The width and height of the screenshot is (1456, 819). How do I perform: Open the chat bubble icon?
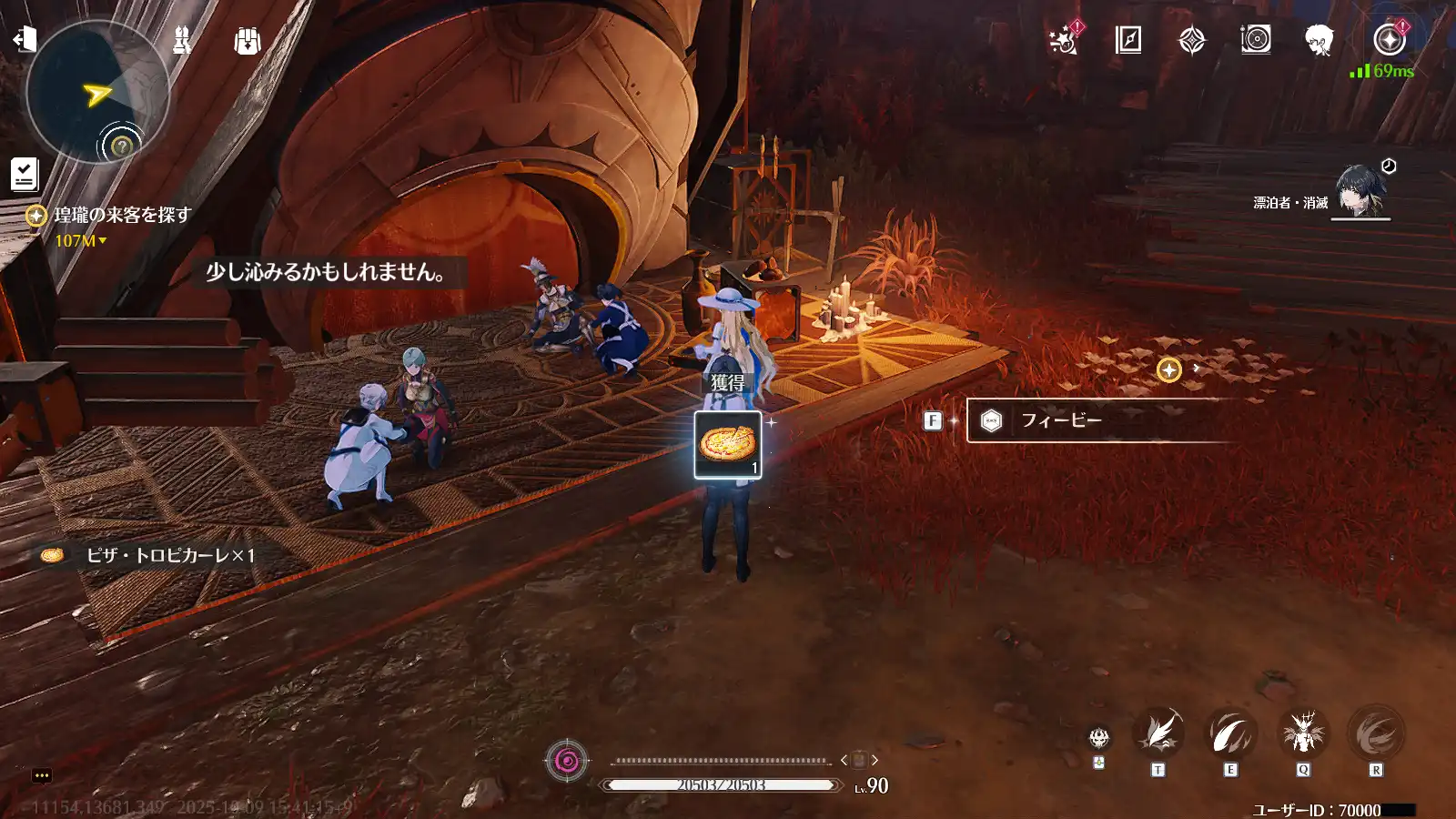point(42,775)
